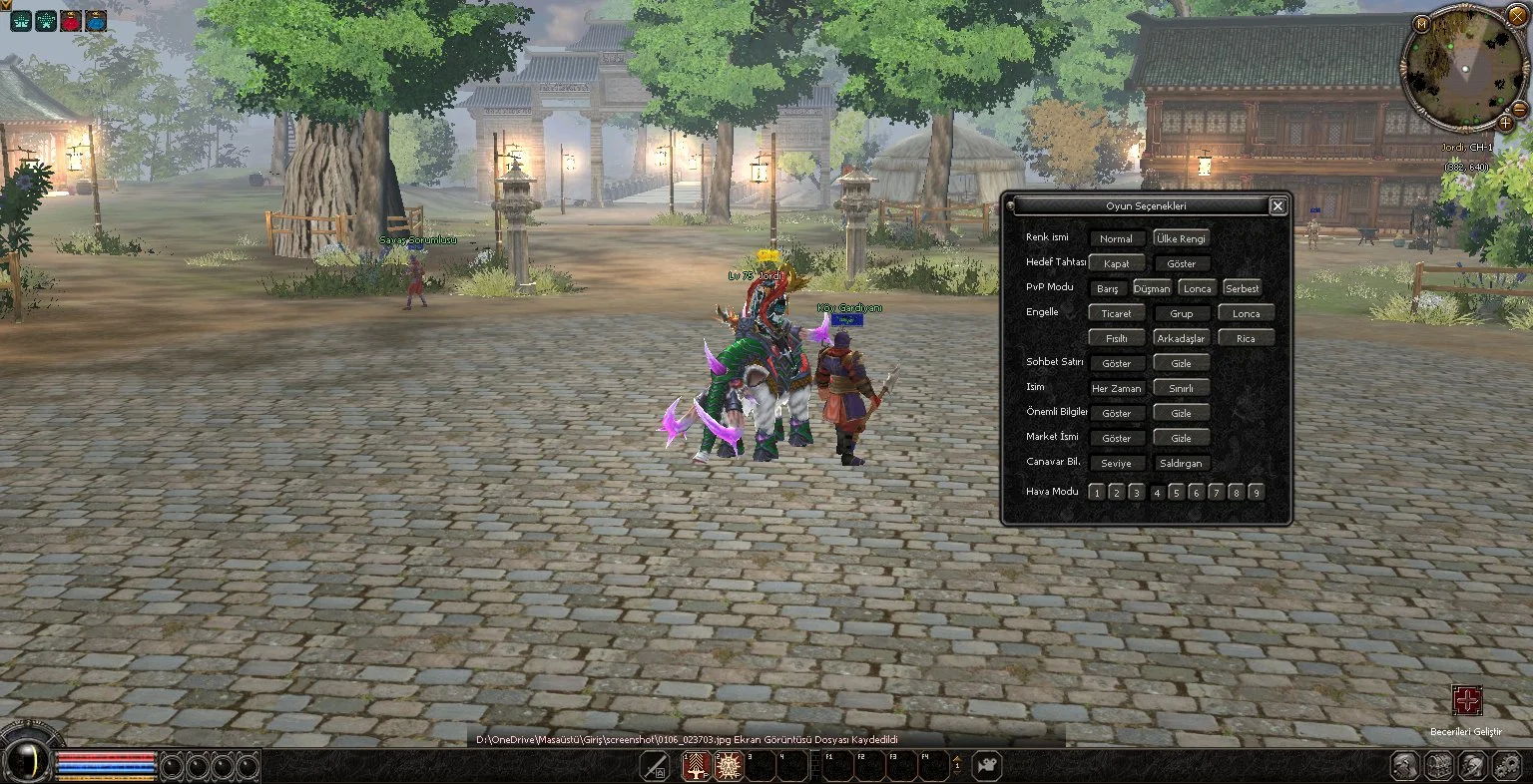
Task: Click the camera icon on the taskbar
Action: pyautogui.click(x=987, y=766)
